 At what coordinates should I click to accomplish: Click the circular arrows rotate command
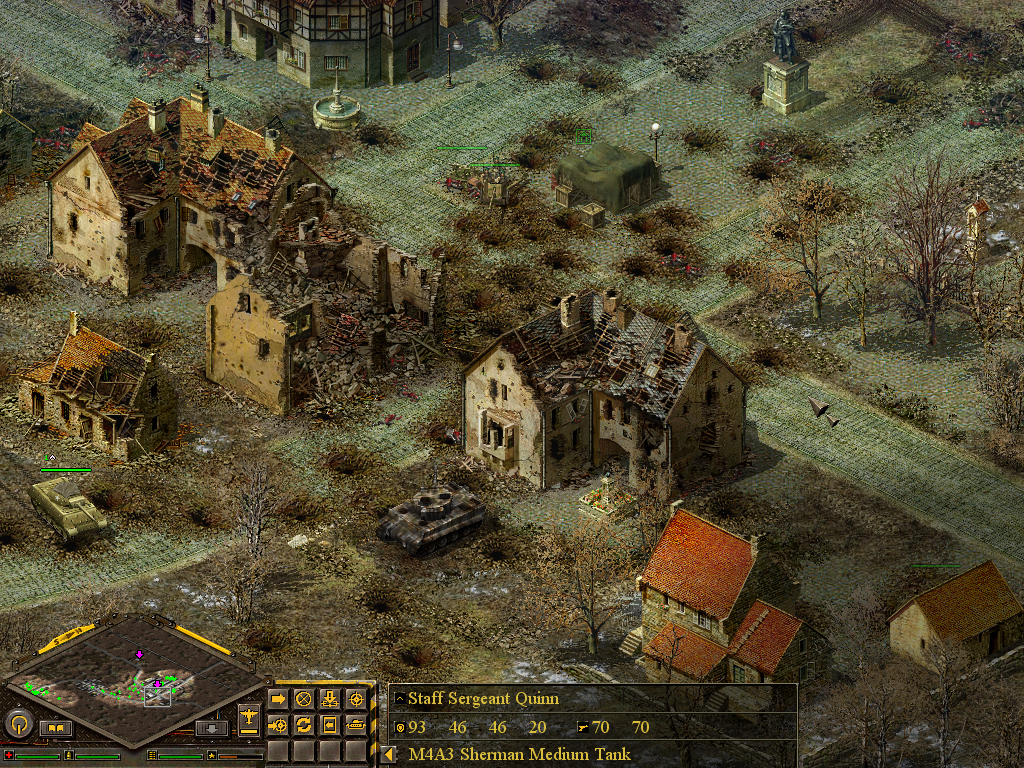[304, 724]
